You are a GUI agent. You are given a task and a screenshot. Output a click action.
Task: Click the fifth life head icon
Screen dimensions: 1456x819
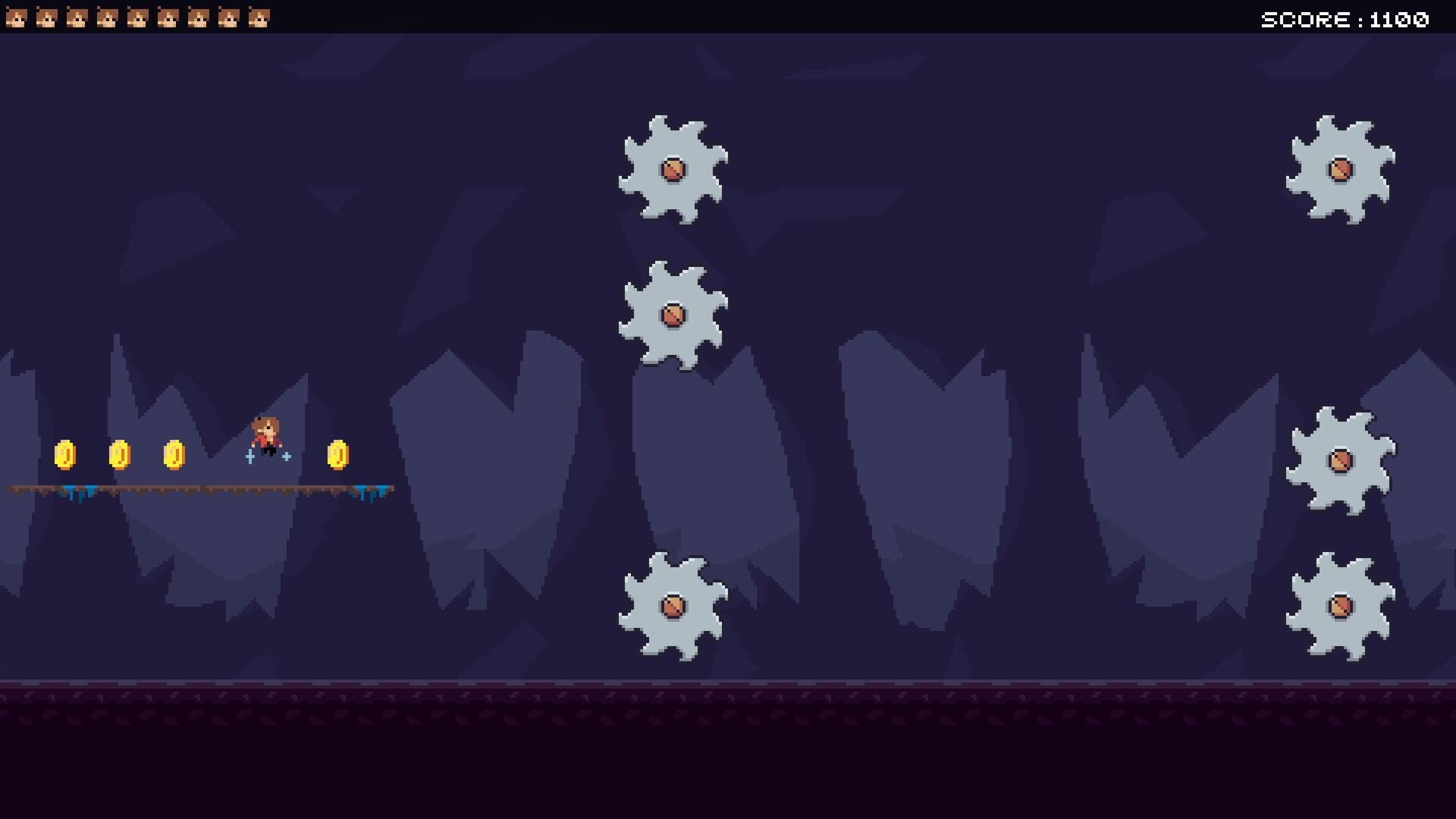[136, 17]
